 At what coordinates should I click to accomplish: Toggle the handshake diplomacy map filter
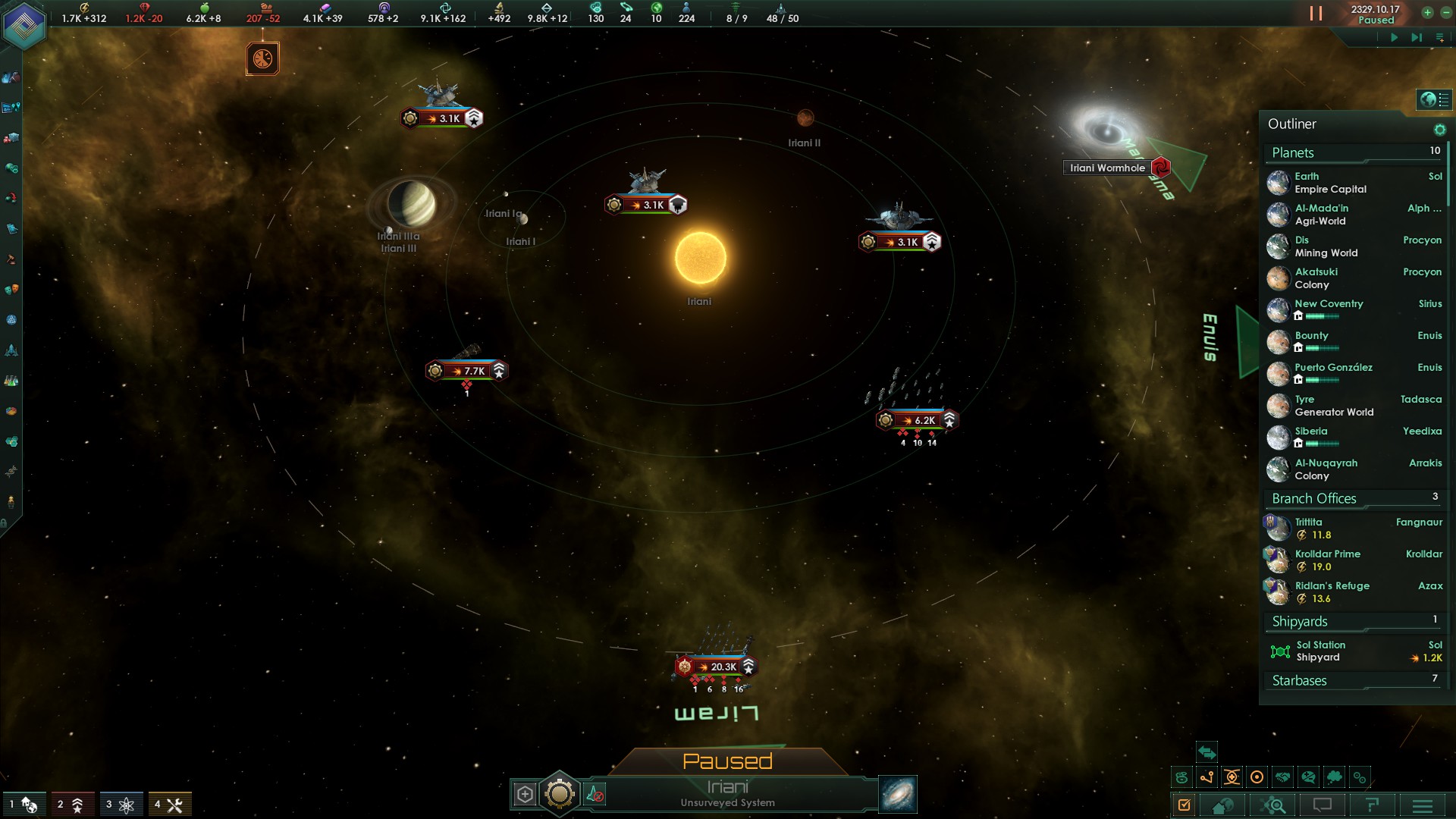pos(1282,777)
